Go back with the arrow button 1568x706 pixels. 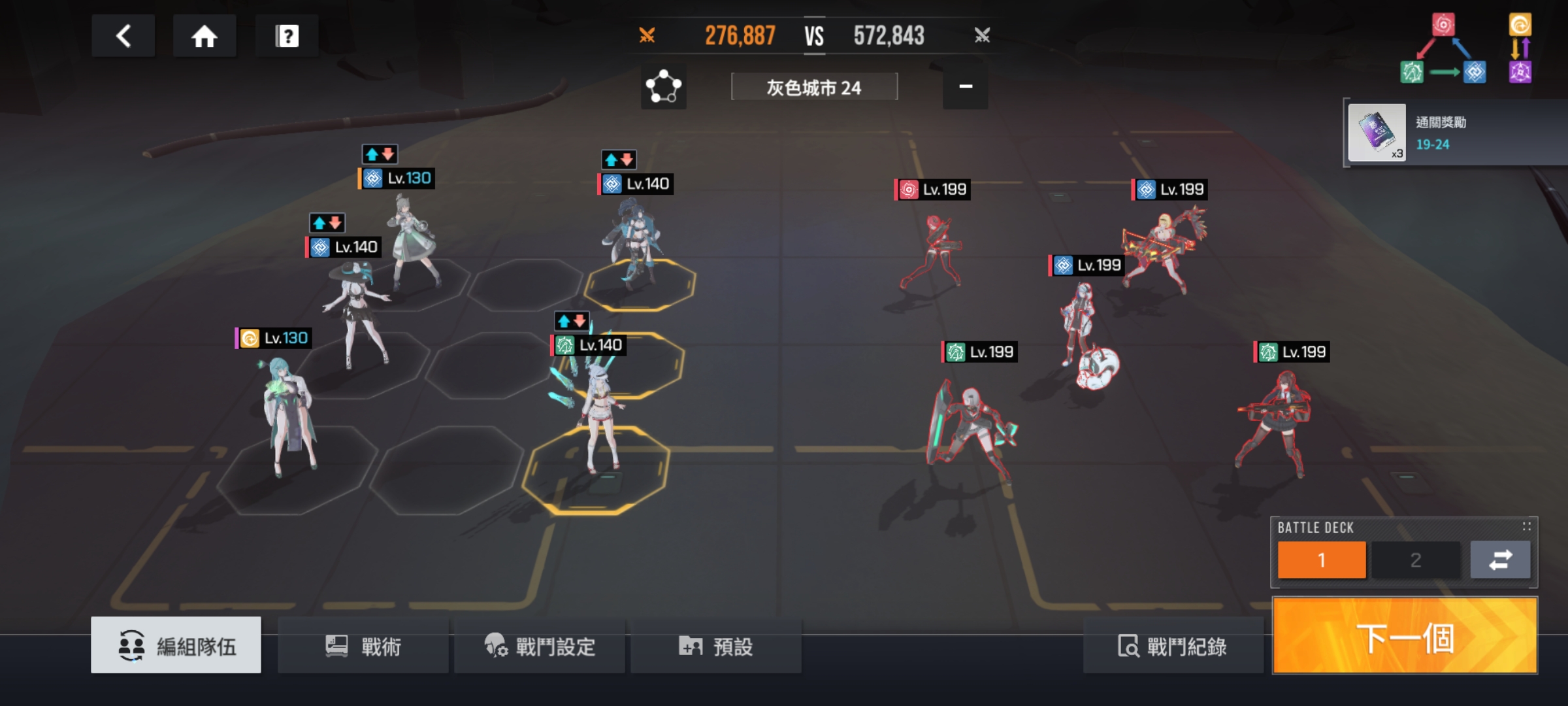pos(123,36)
